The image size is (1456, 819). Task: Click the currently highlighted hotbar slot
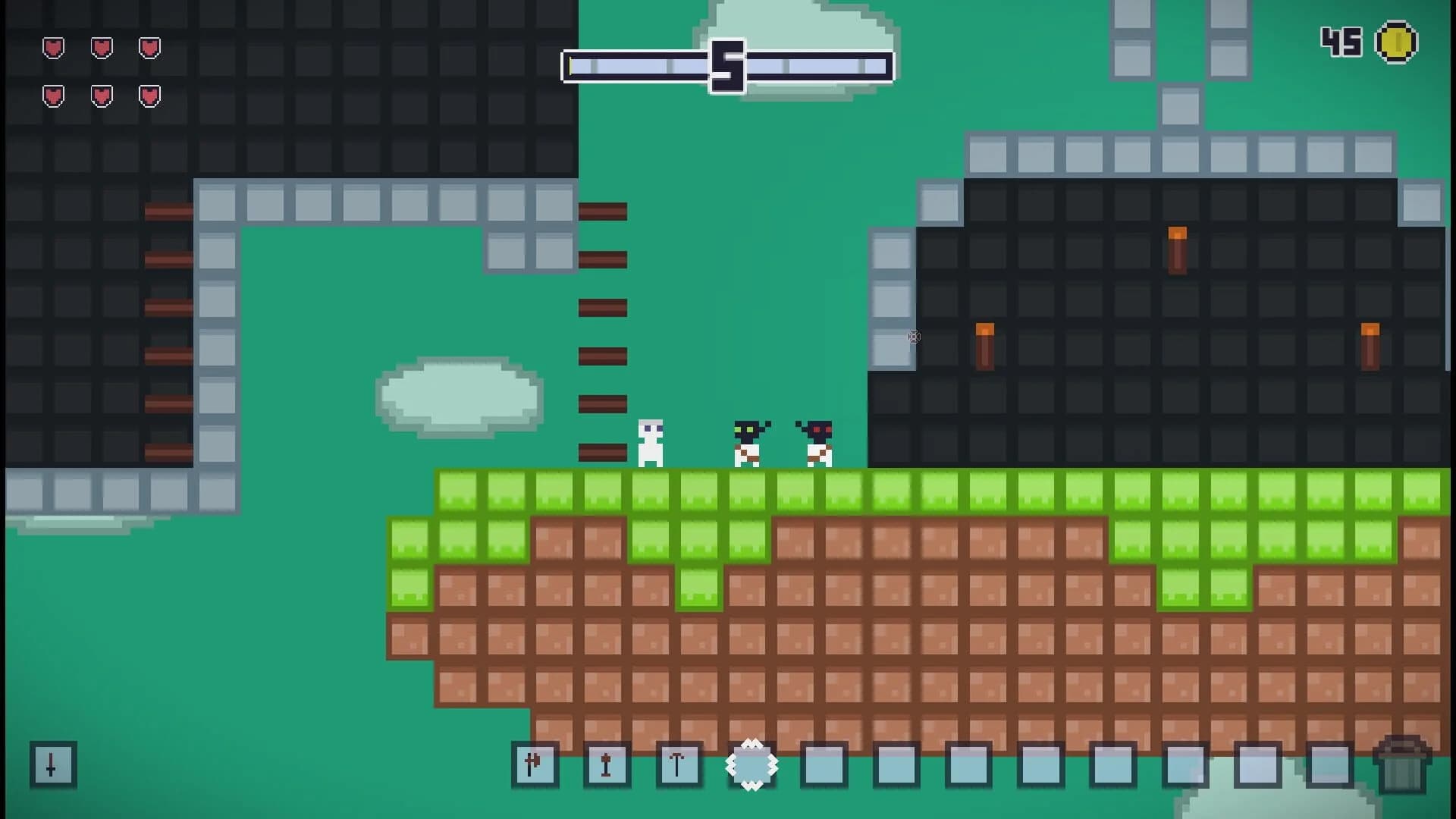tap(752, 766)
